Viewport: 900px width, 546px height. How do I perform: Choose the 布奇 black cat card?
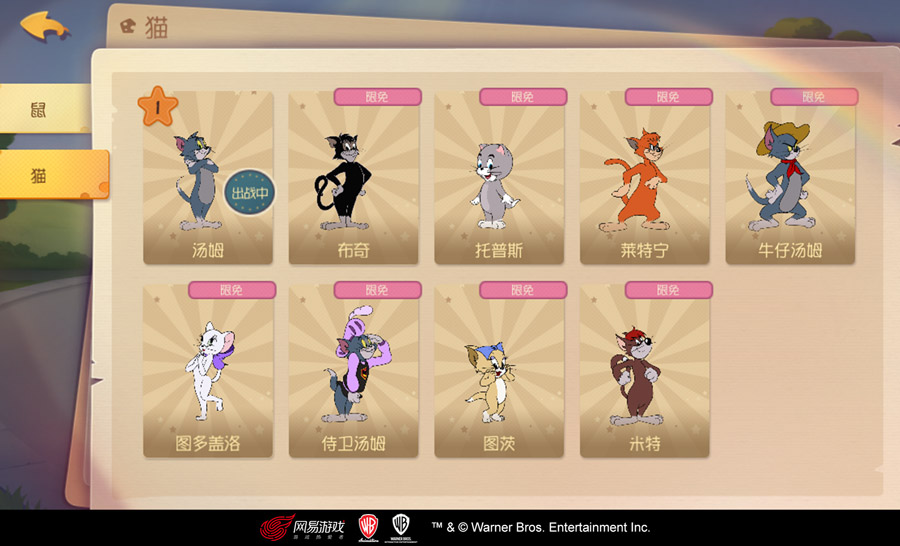coord(353,180)
